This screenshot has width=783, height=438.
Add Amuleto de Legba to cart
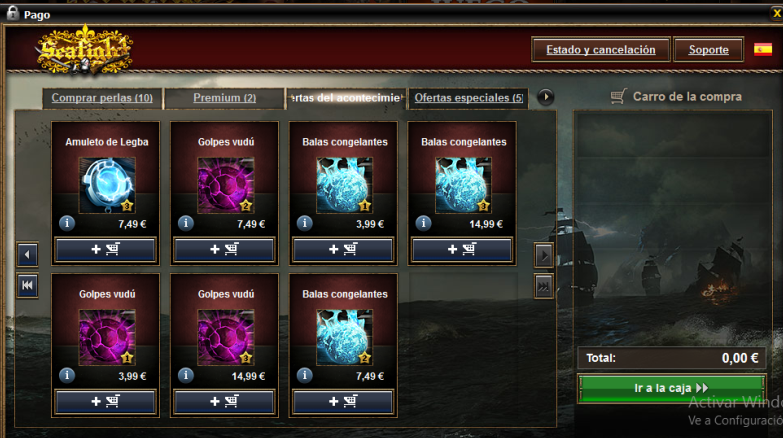106,249
